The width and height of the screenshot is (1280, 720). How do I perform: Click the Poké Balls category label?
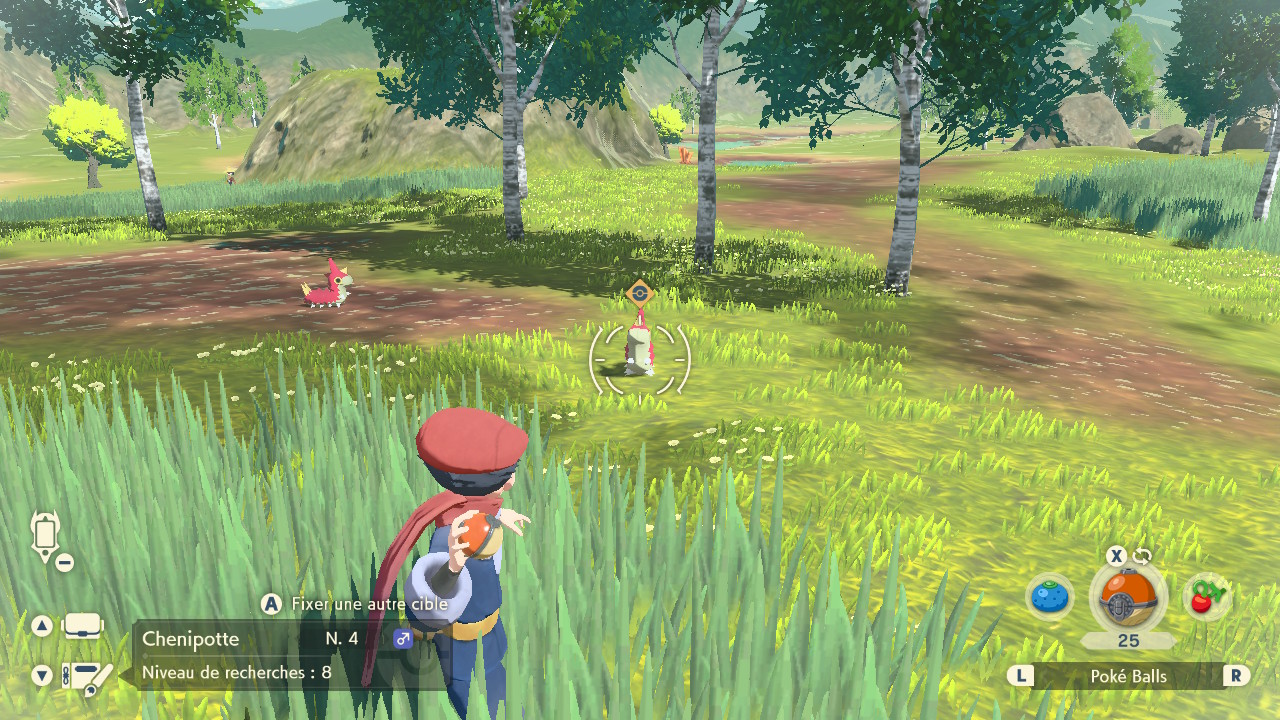(x=1128, y=676)
